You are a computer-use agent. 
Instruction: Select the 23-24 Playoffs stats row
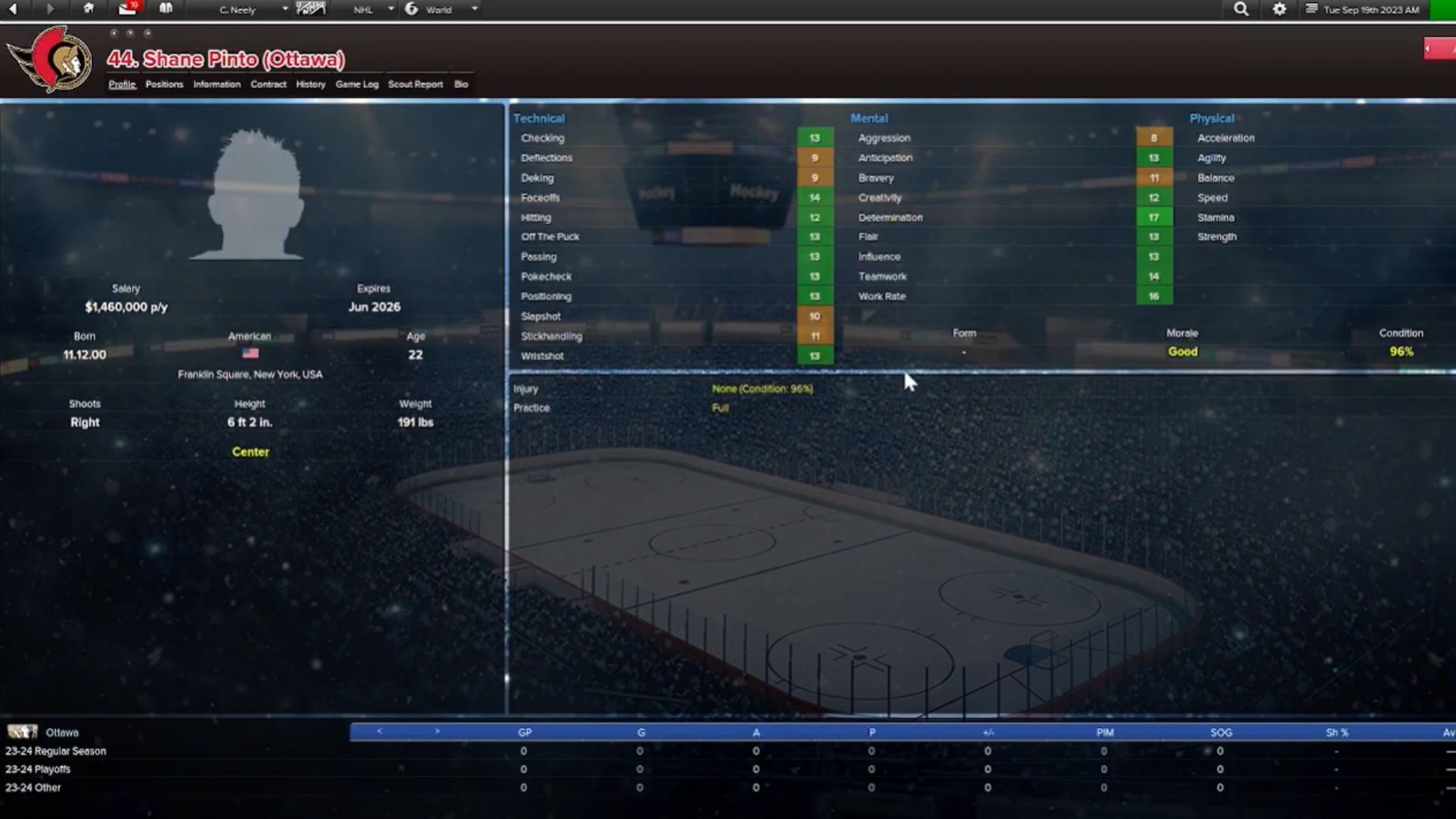pyautogui.click(x=36, y=769)
